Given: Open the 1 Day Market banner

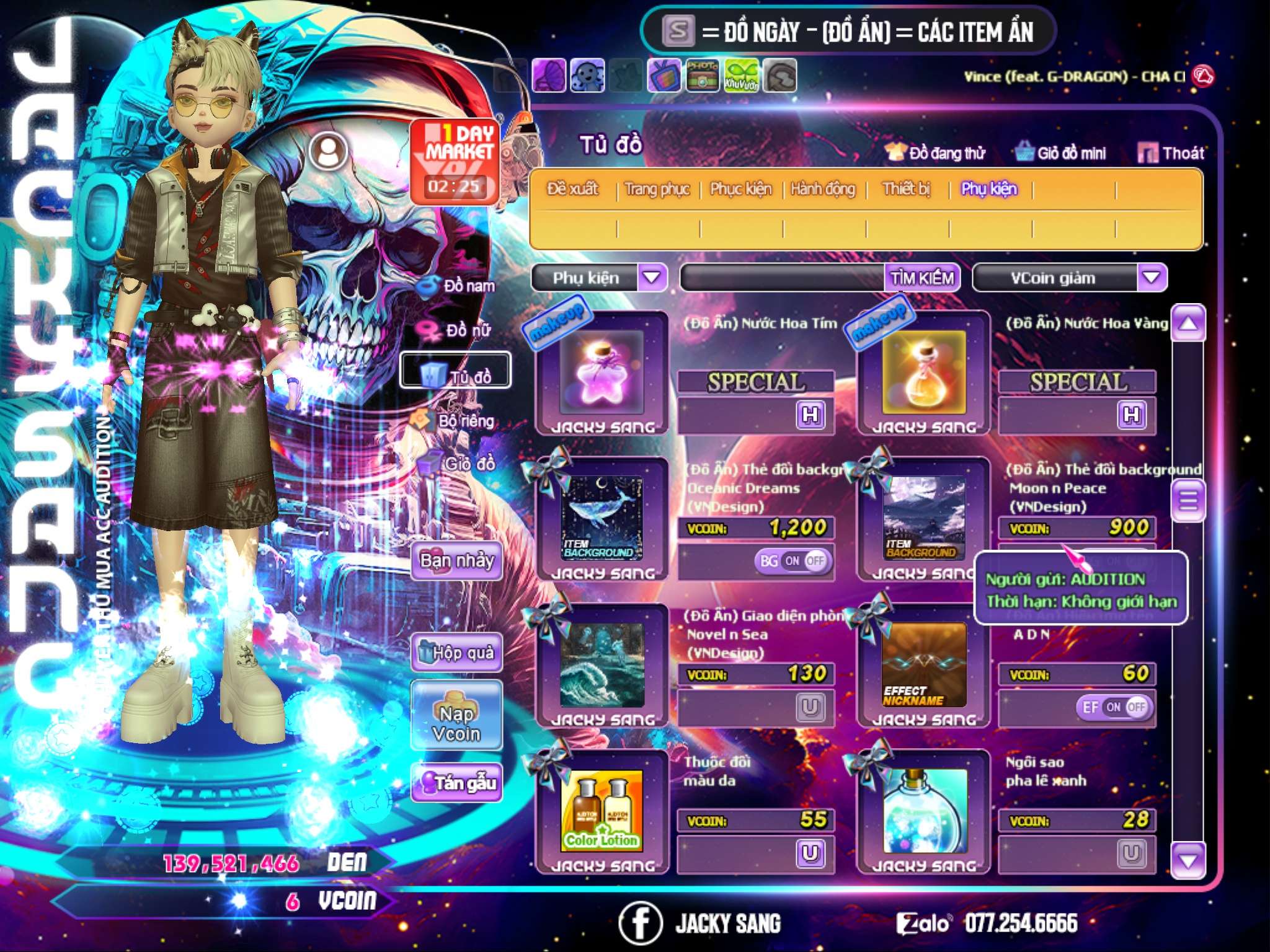Looking at the screenshot, I should point(456,161).
